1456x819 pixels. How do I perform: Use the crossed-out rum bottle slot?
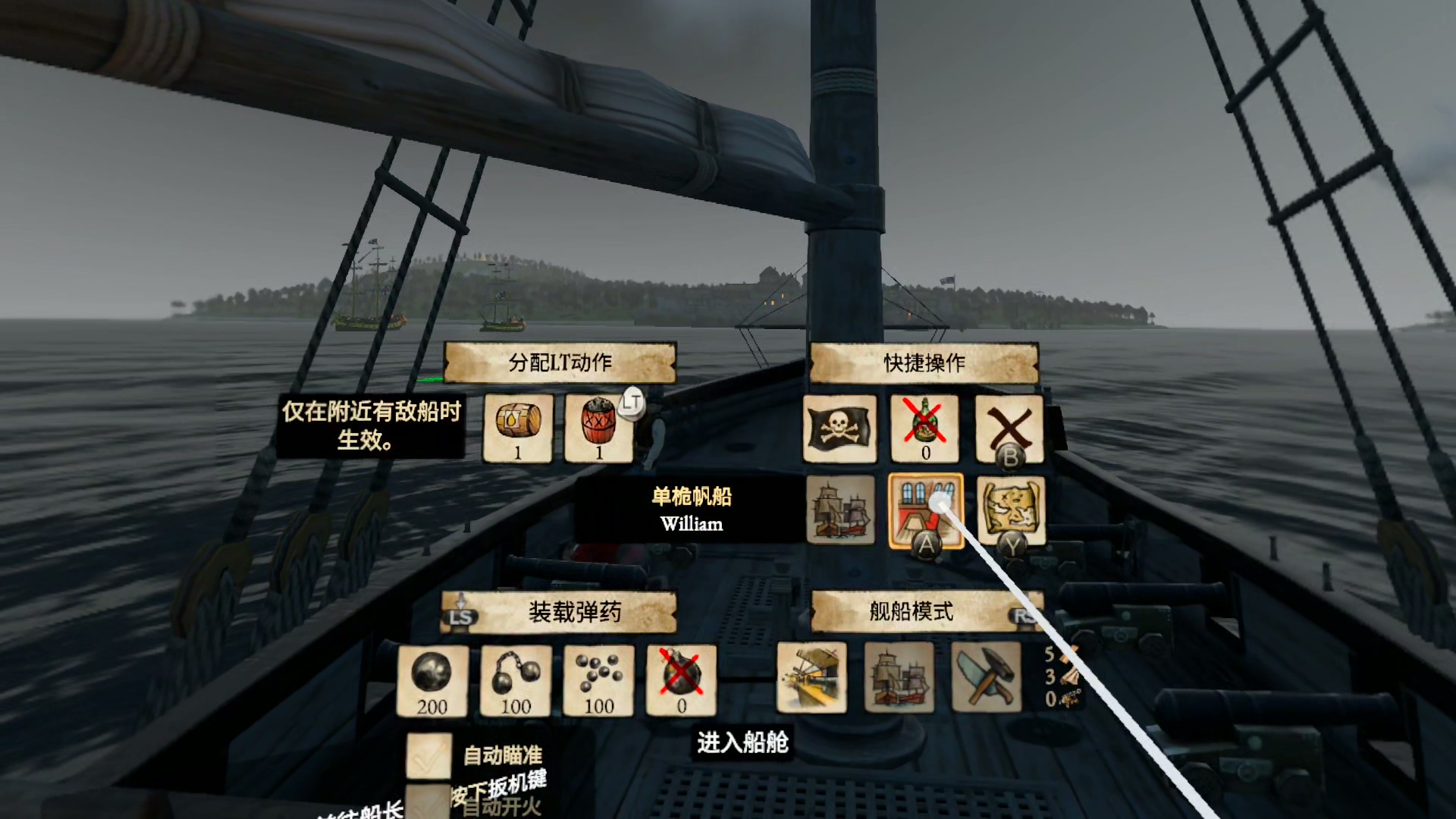pyautogui.click(x=924, y=428)
